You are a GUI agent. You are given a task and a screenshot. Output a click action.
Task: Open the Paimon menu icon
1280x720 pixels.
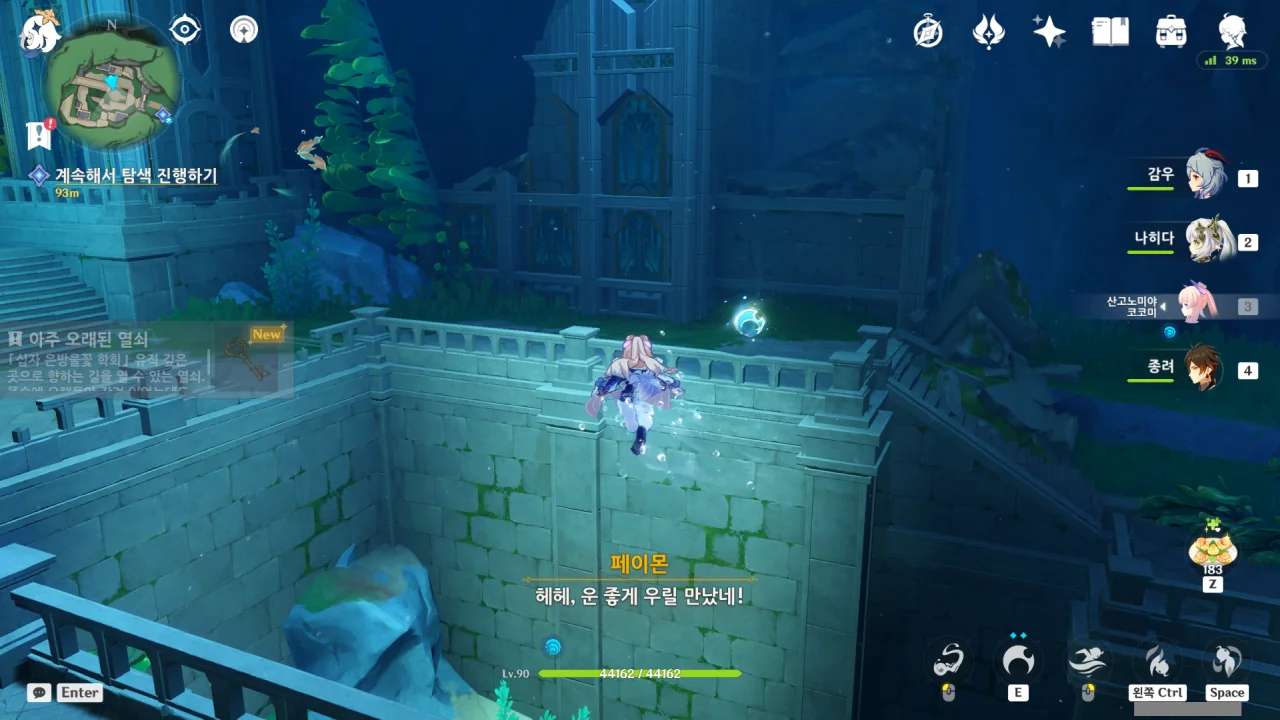click(40, 31)
